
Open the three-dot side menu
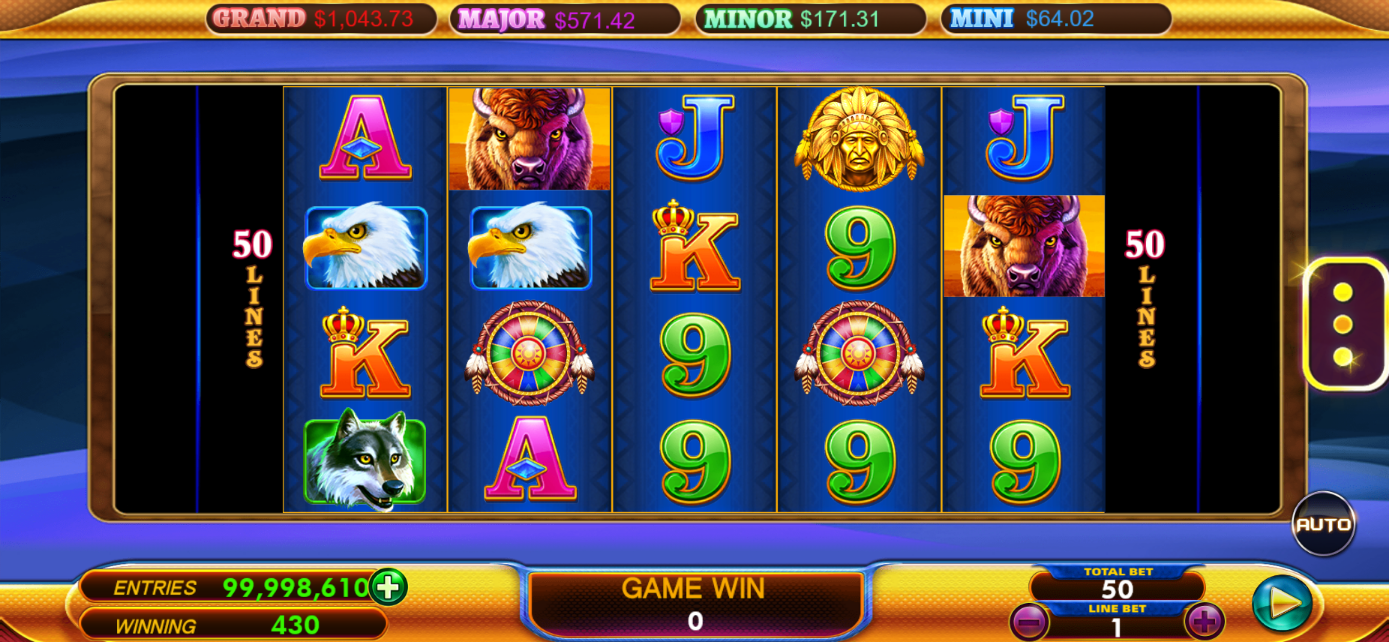click(1343, 324)
